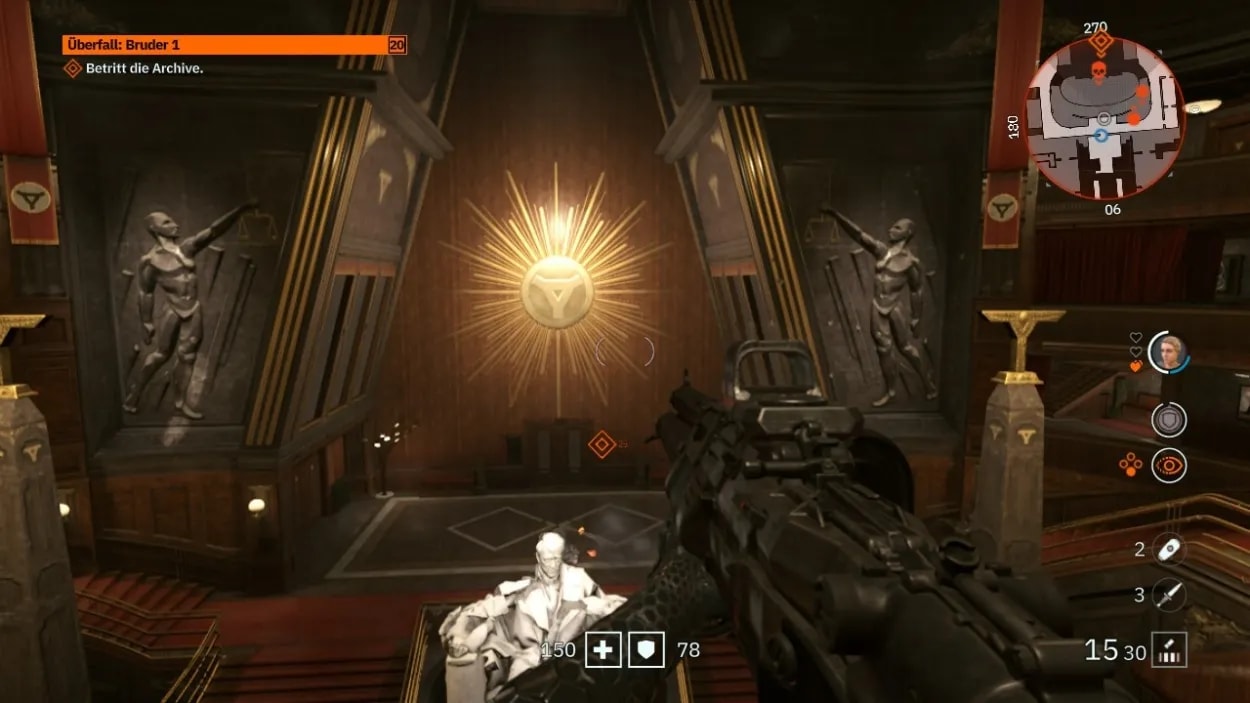
Task: Activate the shield ability icon
Action: (x=1168, y=420)
